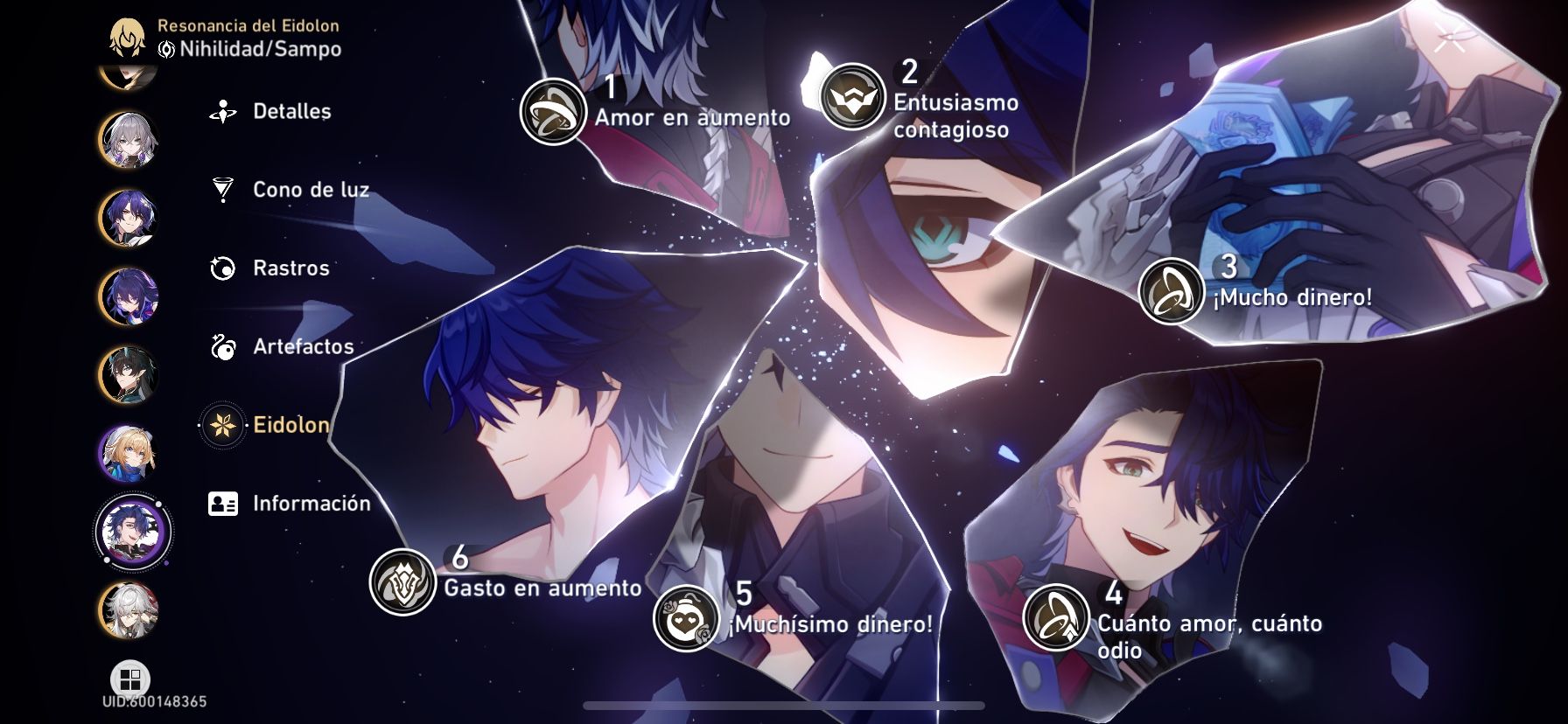The height and width of the screenshot is (724, 1568).
Task: Switch to the Detalles section
Action: tap(290, 111)
